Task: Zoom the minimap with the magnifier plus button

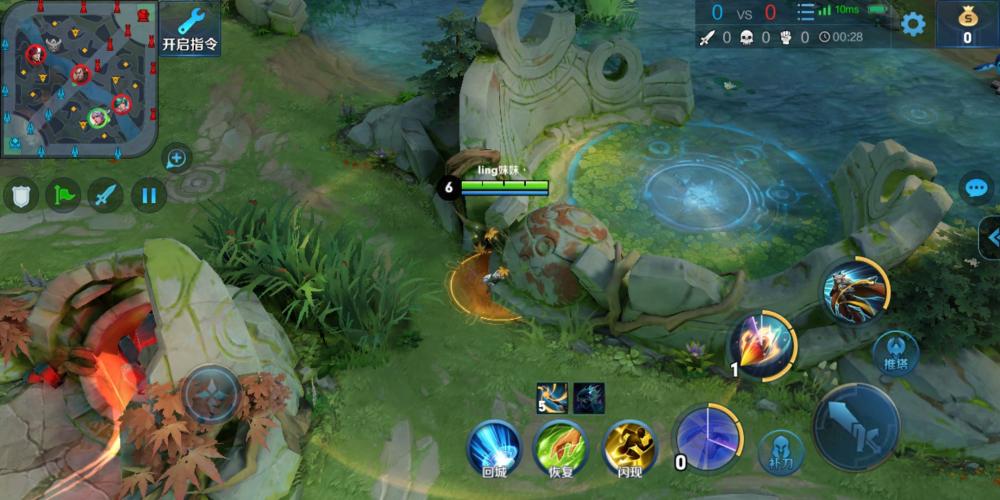Action: 177,158
